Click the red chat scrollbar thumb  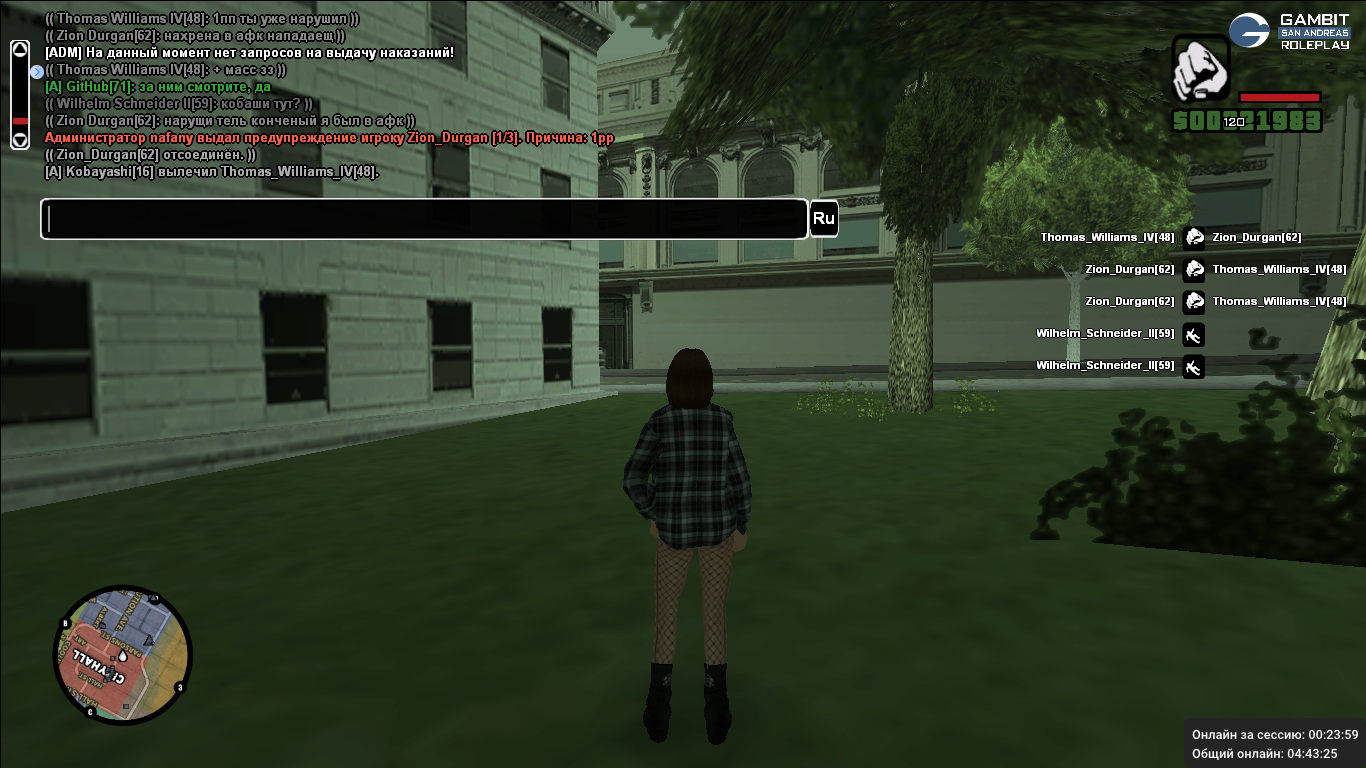(x=20, y=121)
